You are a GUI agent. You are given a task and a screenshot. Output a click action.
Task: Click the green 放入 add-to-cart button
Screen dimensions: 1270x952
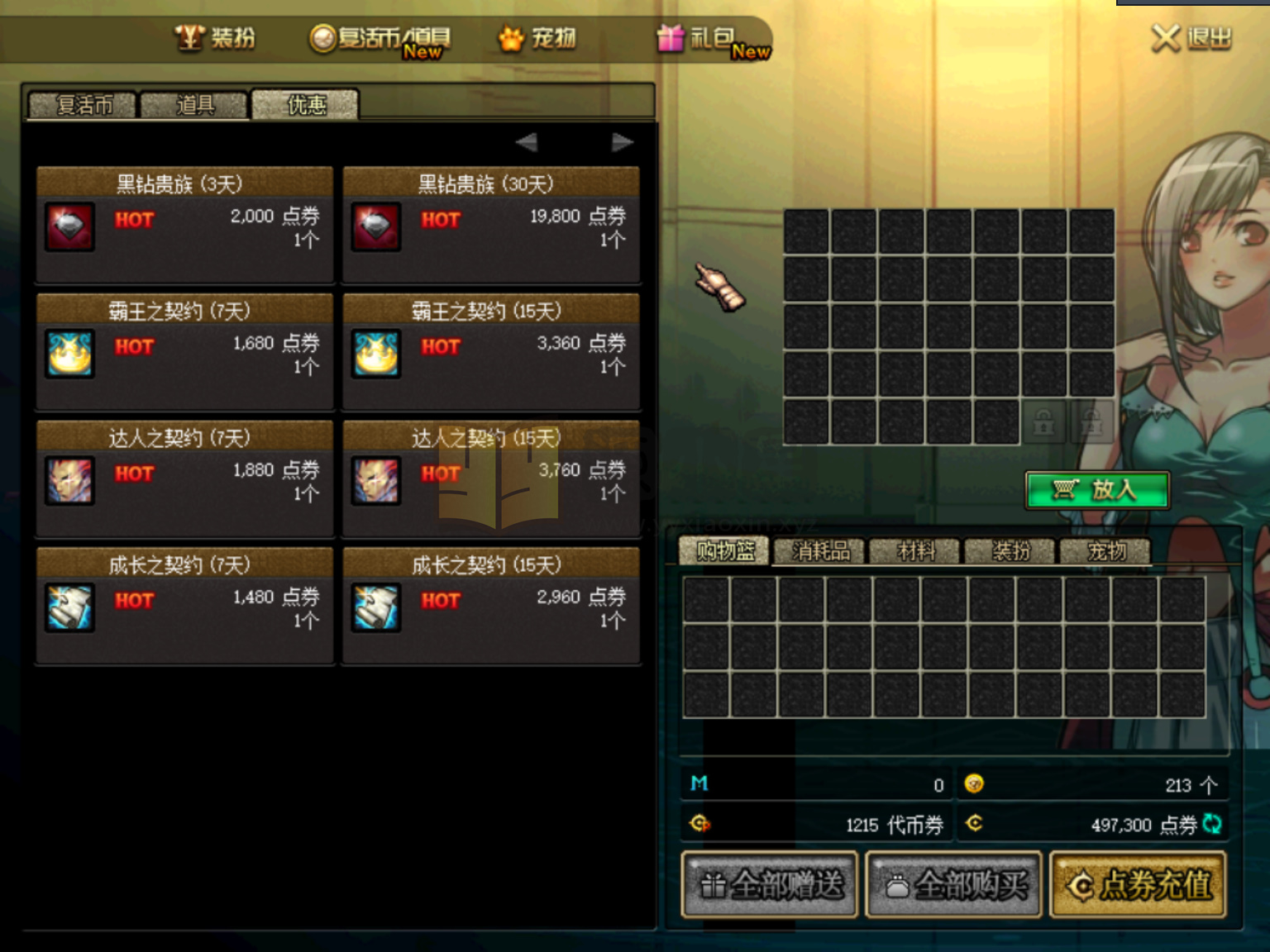tap(1096, 490)
